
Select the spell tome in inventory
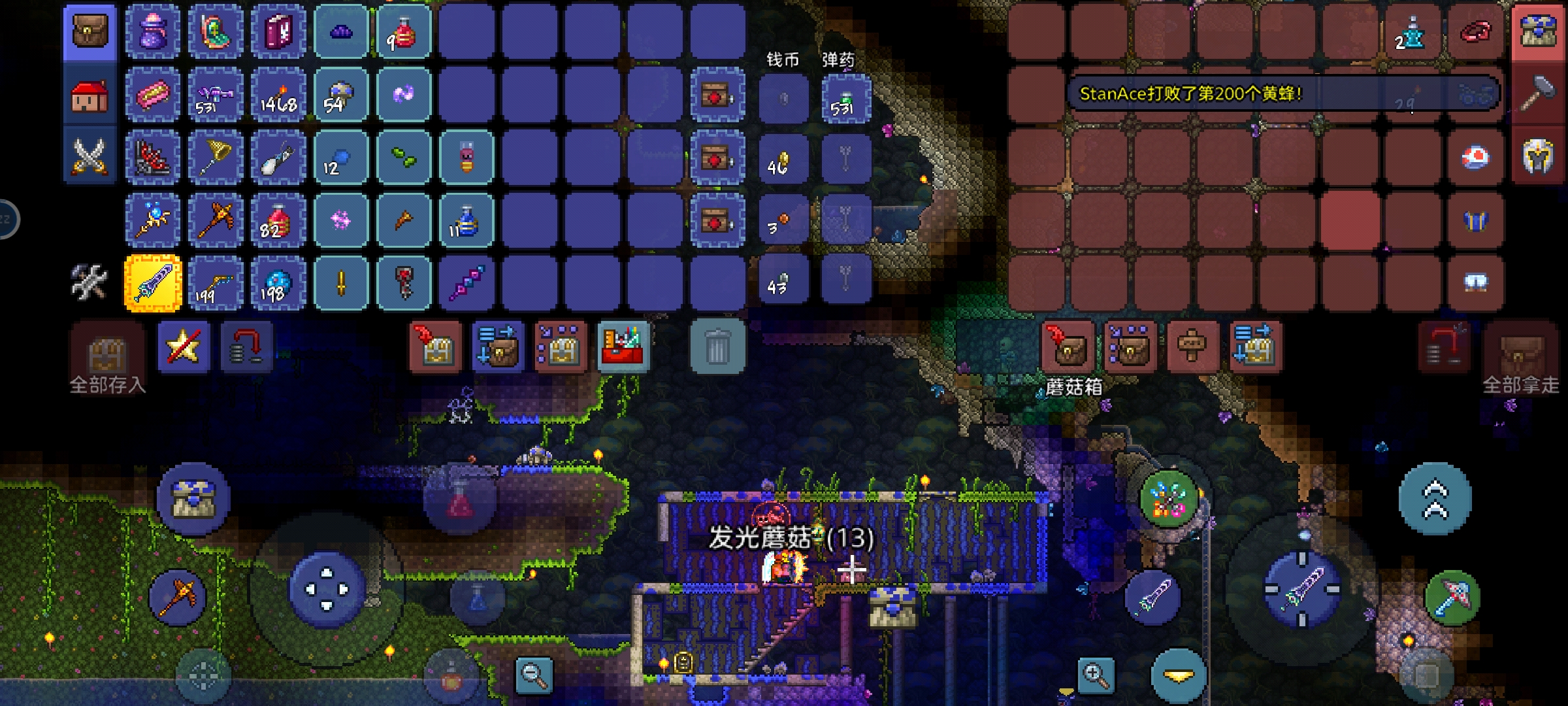[279, 31]
